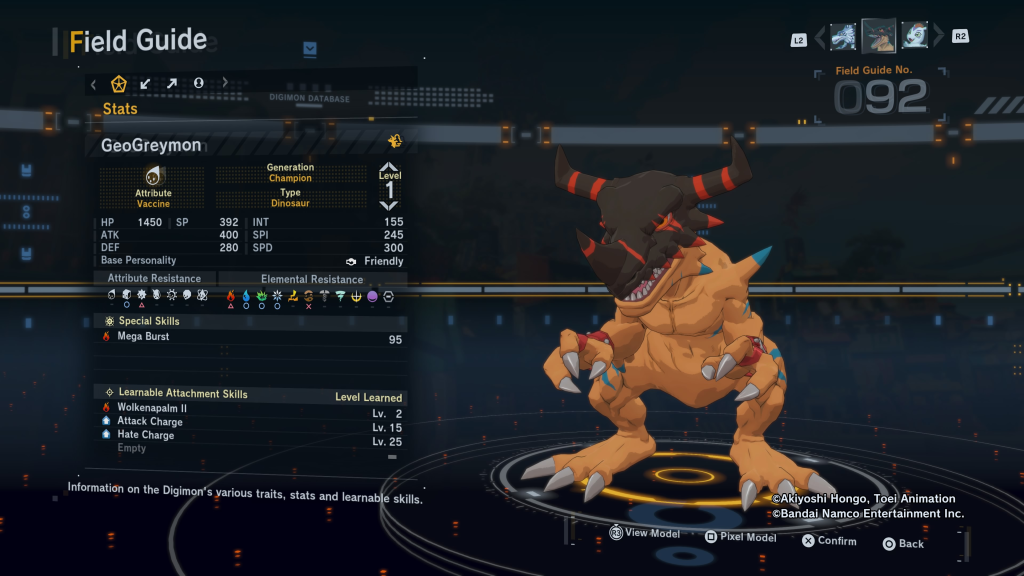
Task: Select the GeoGreymon portrait thumbnail
Action: point(879,36)
